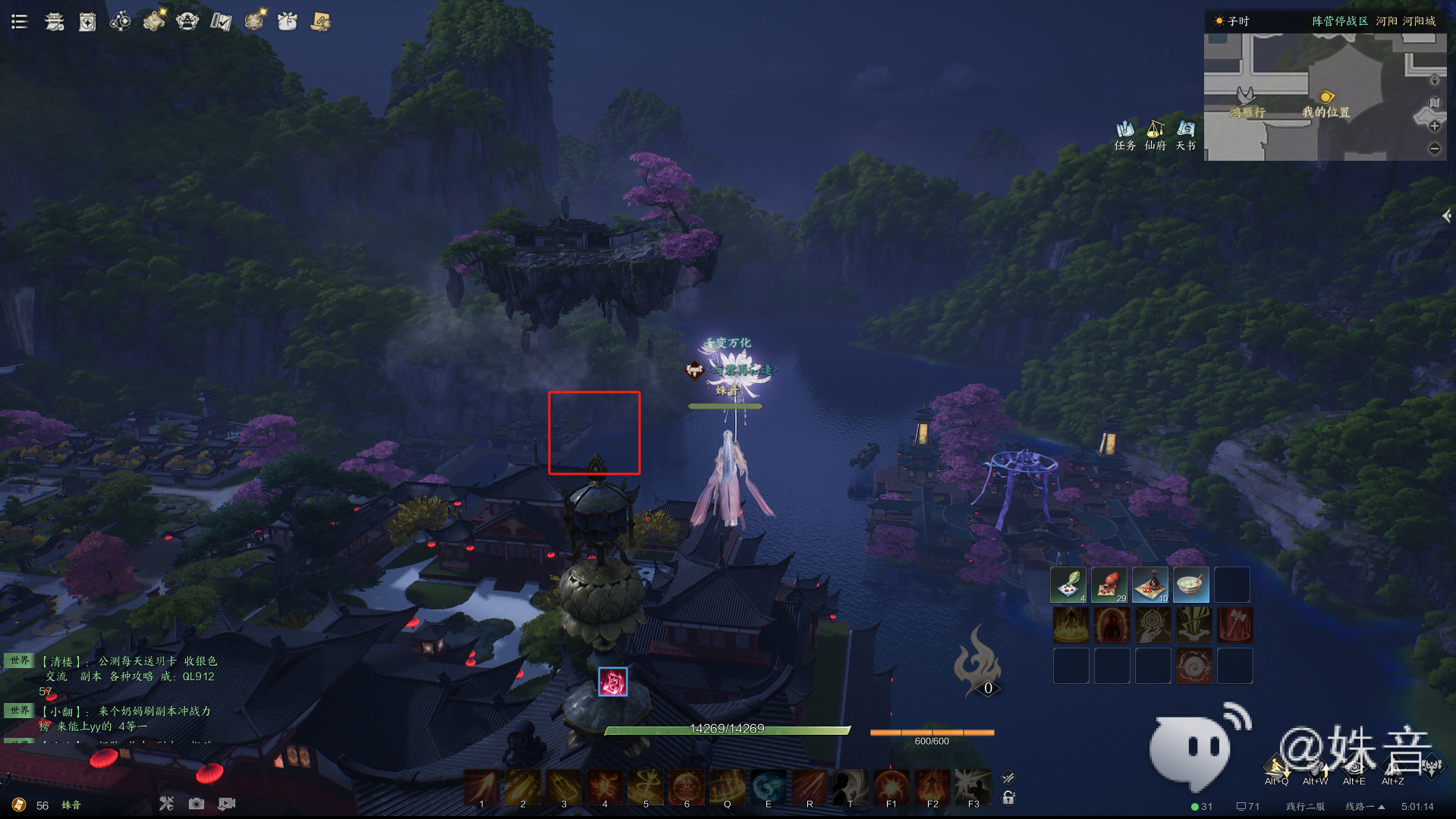
Task: Open the calendar with star icon
Action: [87, 22]
